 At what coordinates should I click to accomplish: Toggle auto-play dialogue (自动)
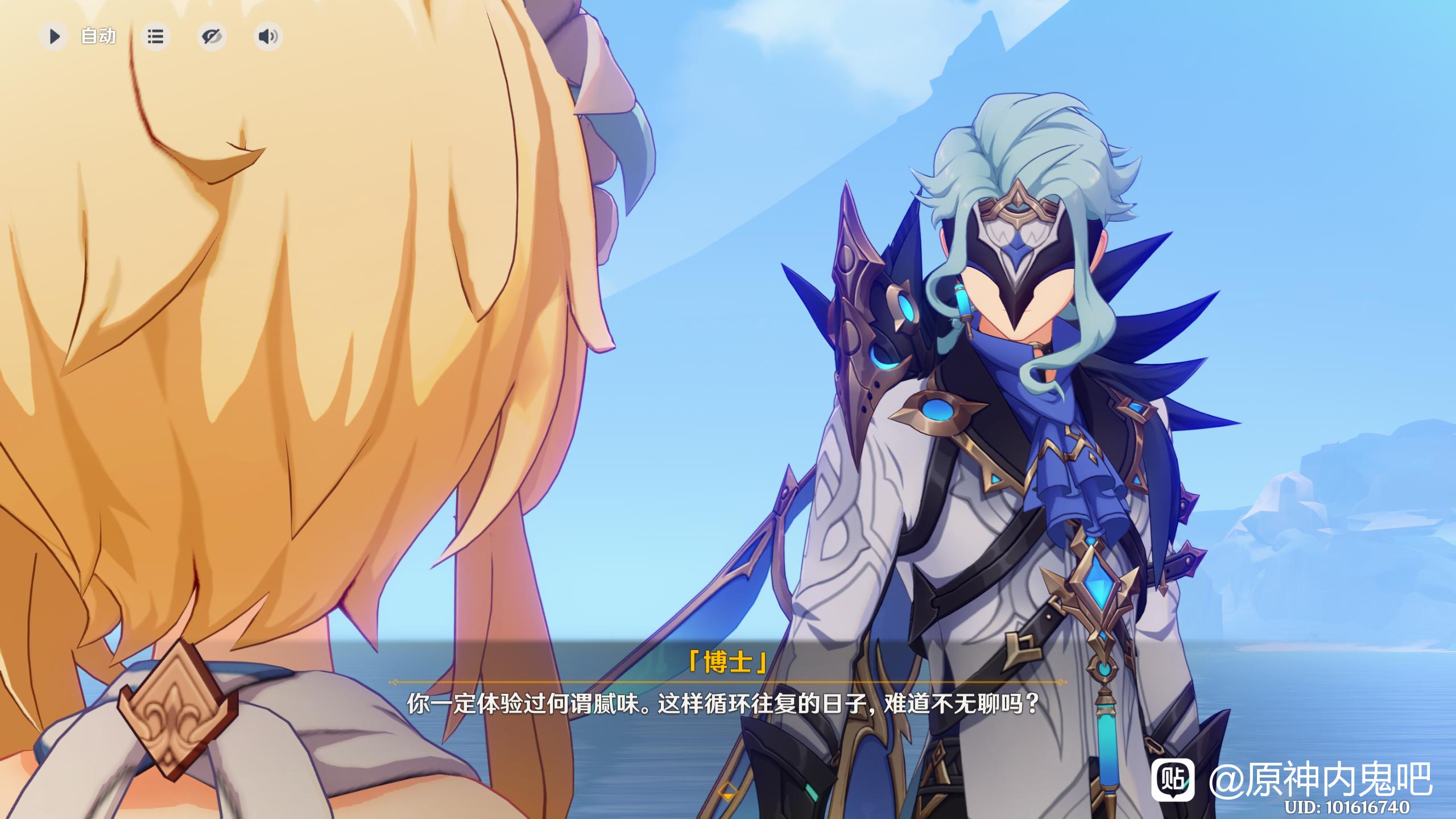pos(55,37)
